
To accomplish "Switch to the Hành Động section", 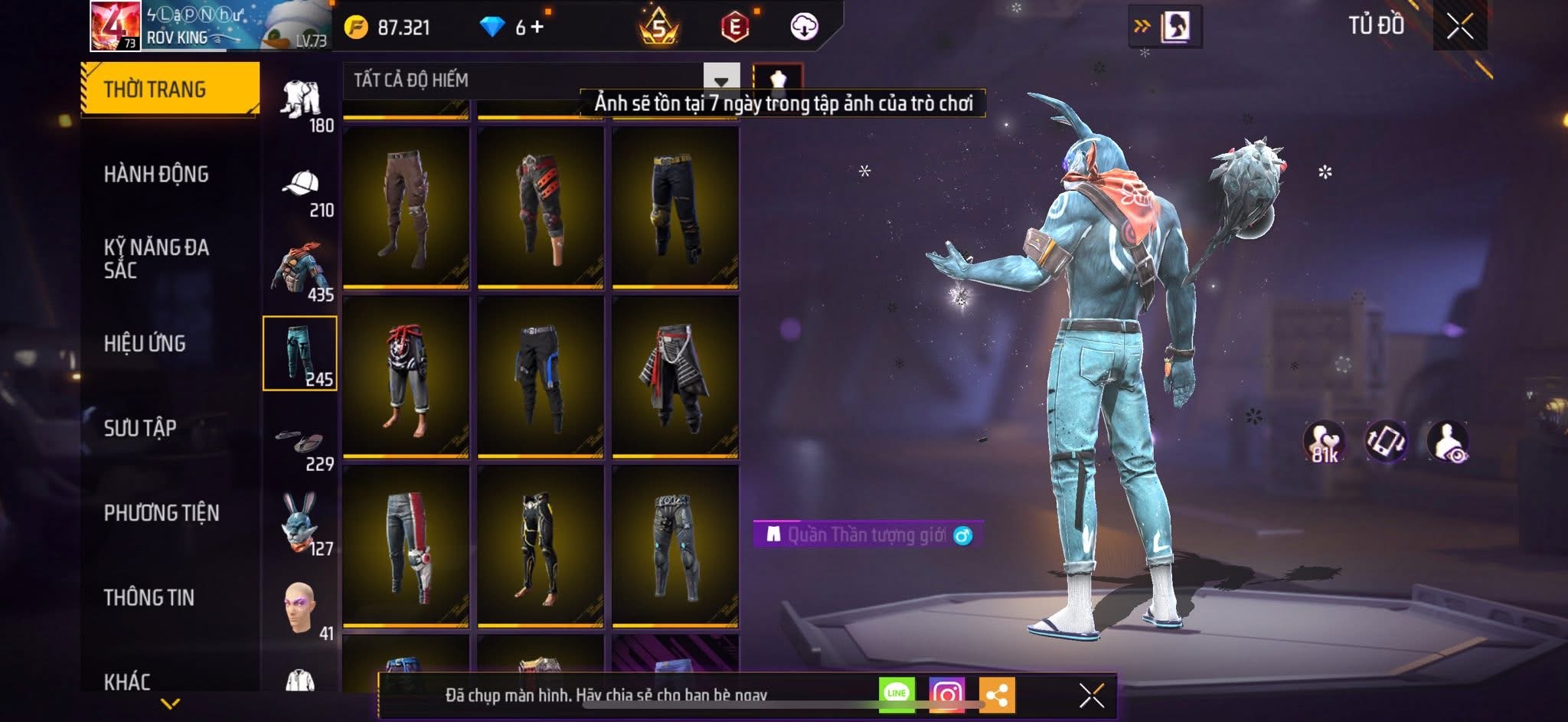I will tap(156, 175).
